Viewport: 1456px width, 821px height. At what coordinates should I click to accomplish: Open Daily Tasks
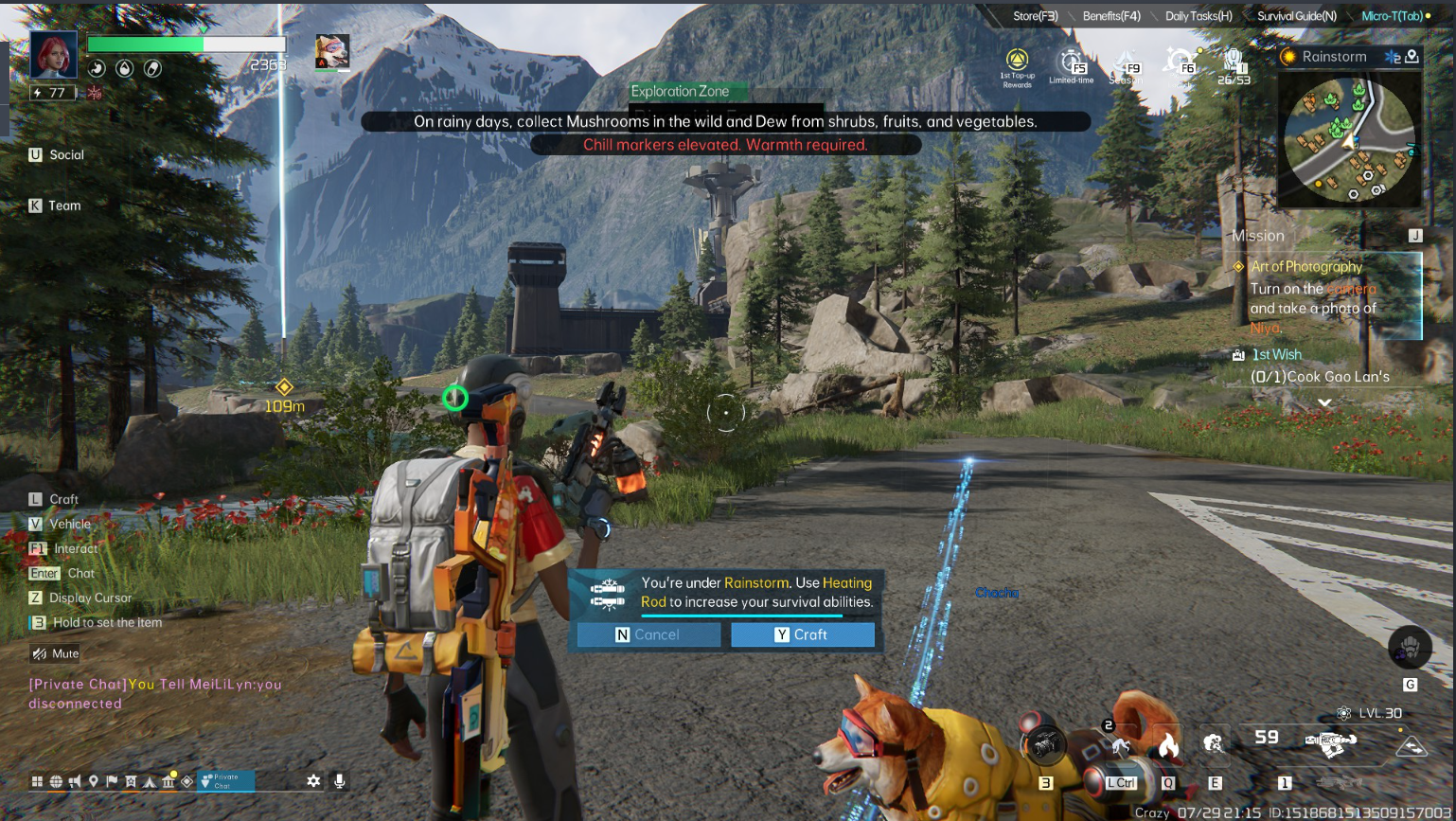pyautogui.click(x=1198, y=16)
